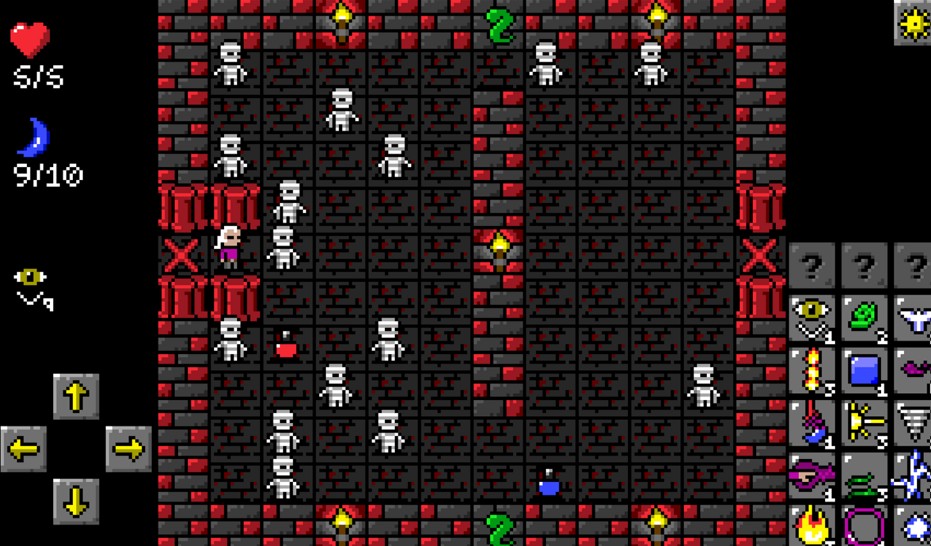Screen dimensions: 931x546
Task: Cast the lightning bolt spell
Action: 914,475
